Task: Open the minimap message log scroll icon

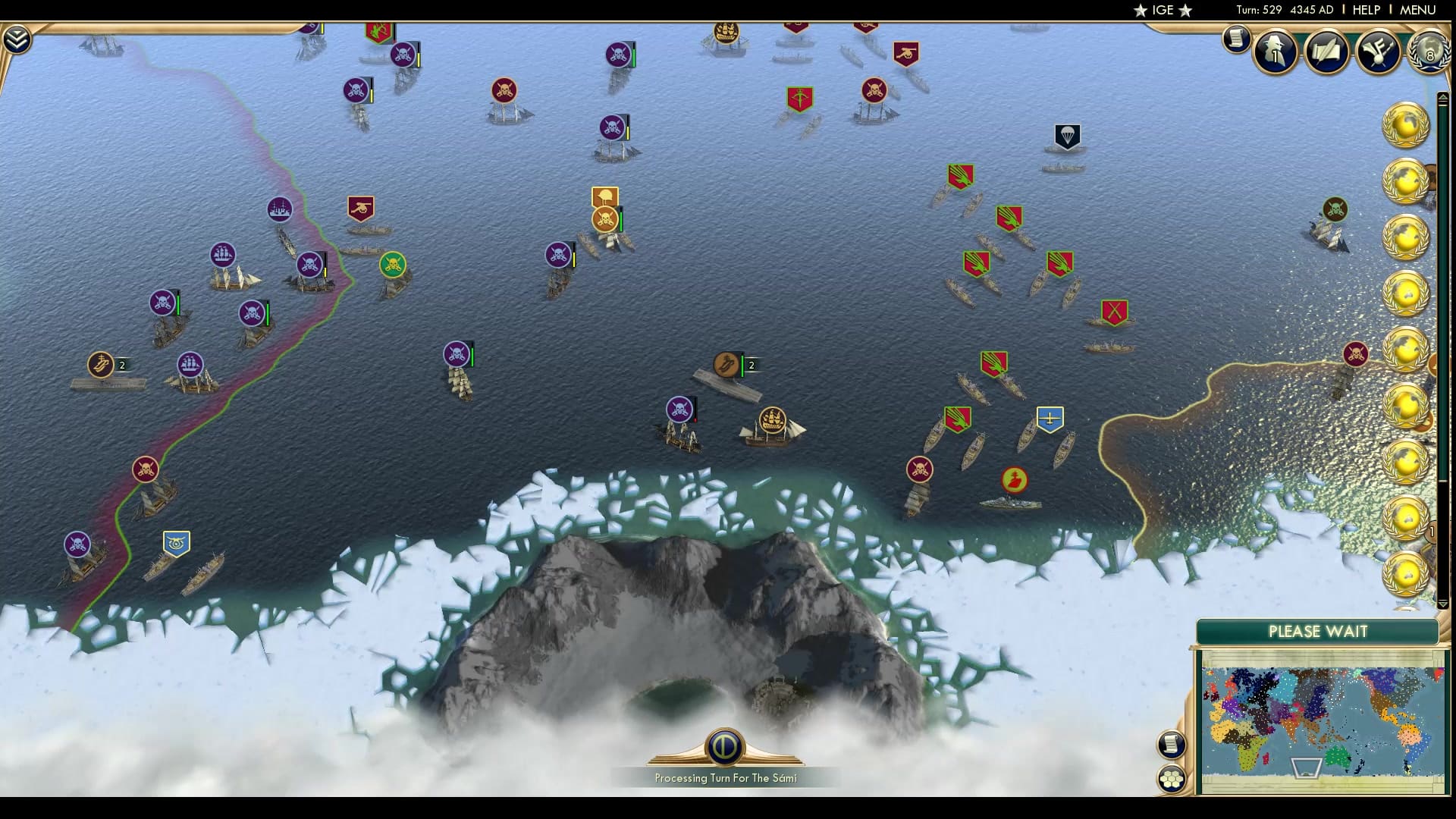Action: point(1172,743)
